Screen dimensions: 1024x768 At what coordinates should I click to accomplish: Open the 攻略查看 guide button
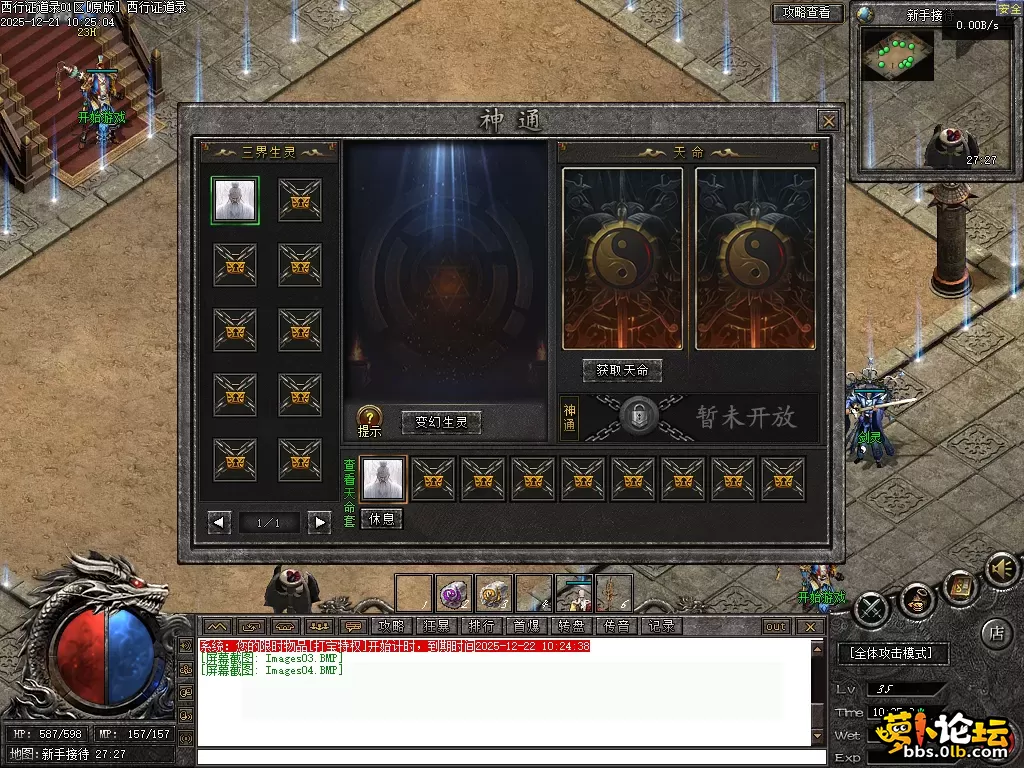pyautogui.click(x=807, y=13)
